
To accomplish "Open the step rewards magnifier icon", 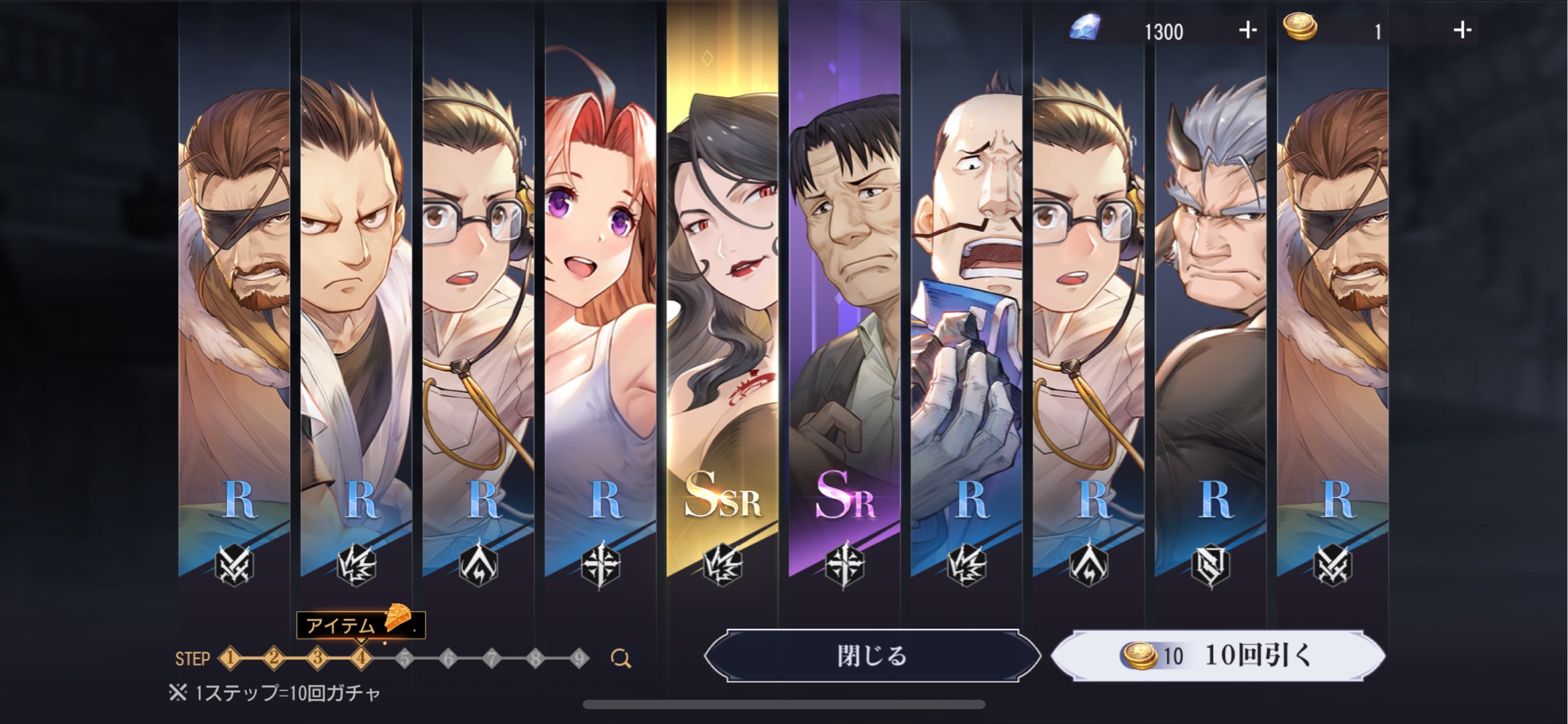I will [621, 659].
